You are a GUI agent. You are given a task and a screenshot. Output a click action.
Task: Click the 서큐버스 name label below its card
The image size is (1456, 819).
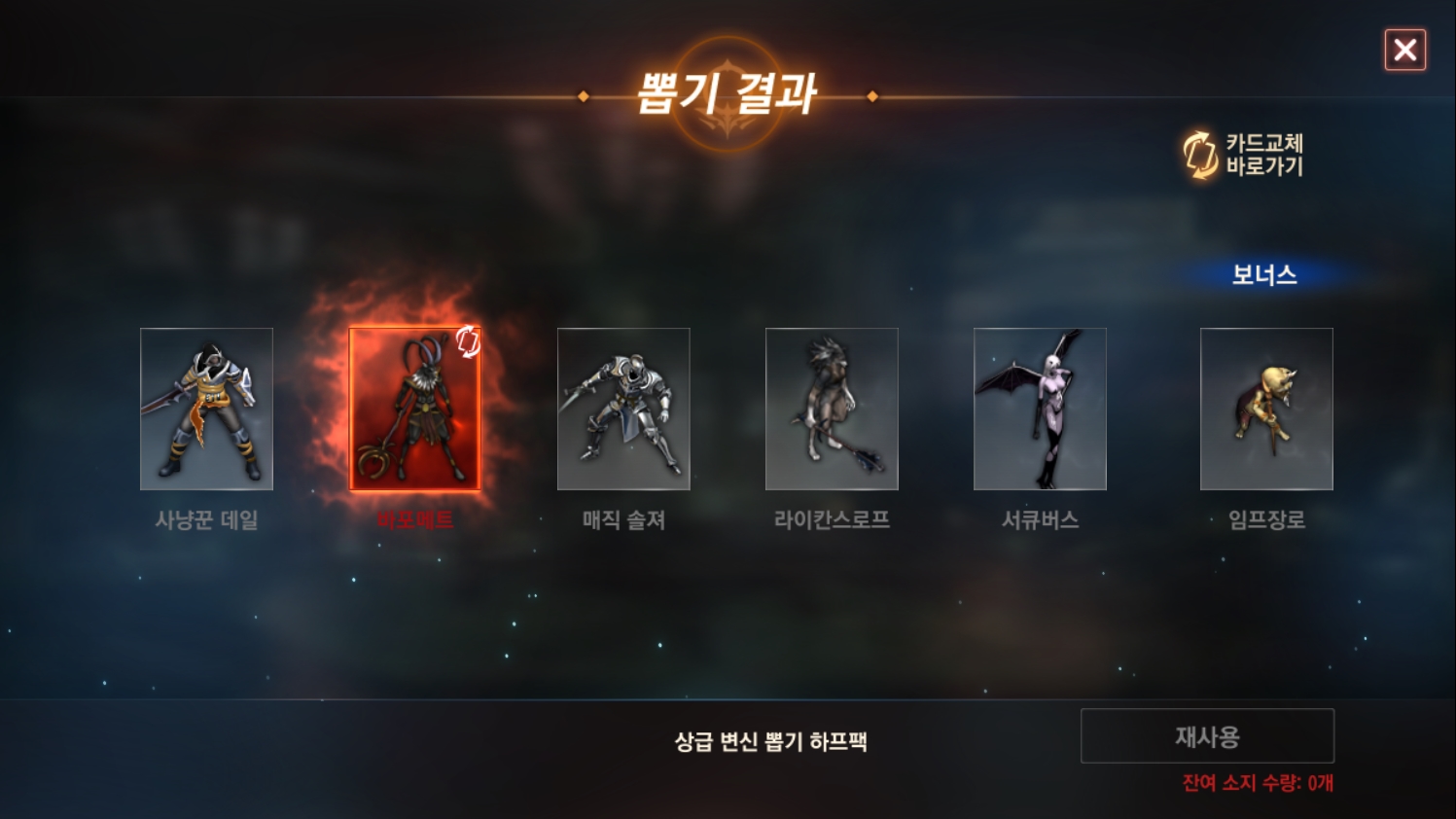pyautogui.click(x=1040, y=520)
